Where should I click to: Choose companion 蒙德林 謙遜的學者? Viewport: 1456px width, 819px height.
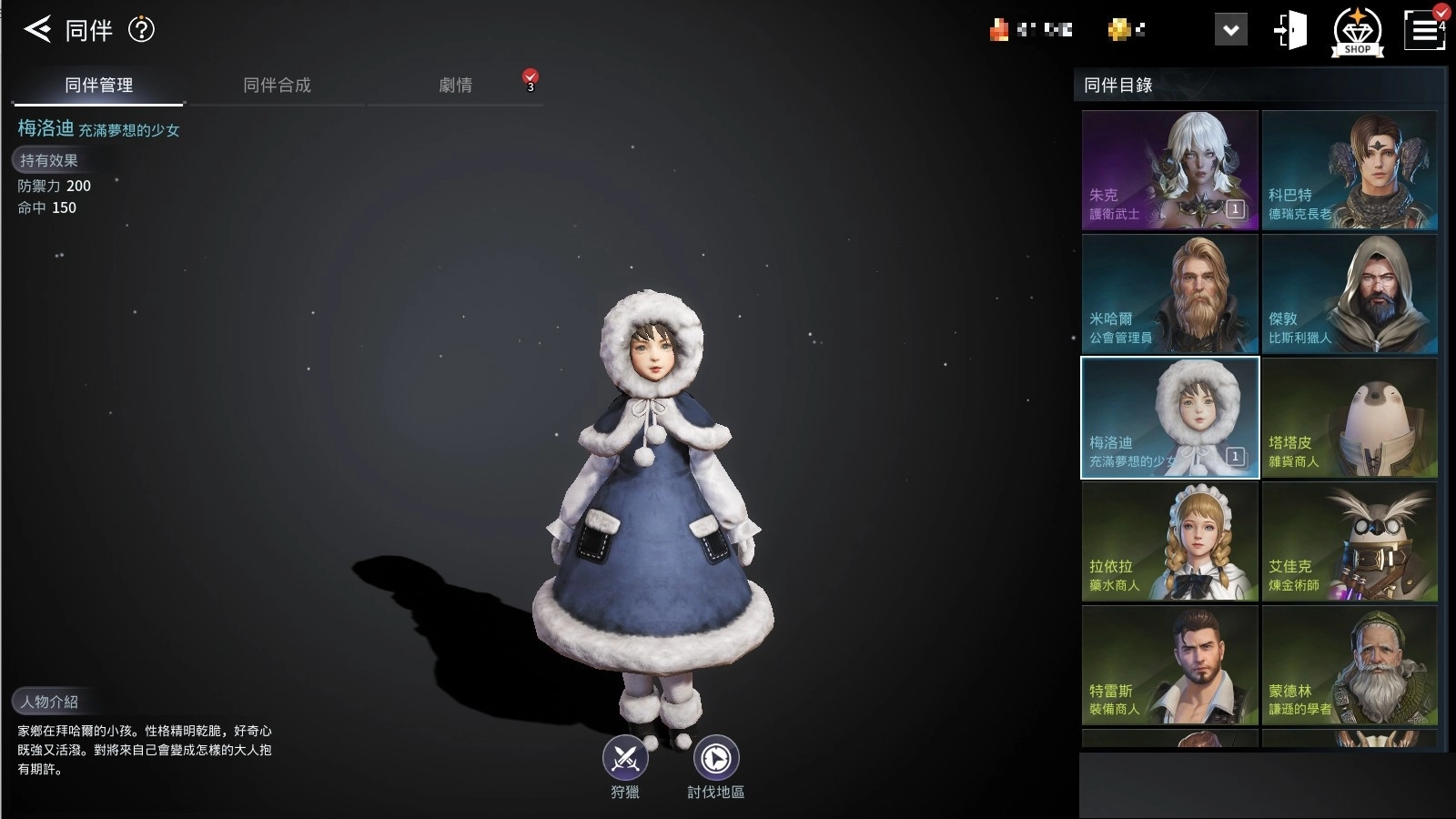coord(1350,665)
